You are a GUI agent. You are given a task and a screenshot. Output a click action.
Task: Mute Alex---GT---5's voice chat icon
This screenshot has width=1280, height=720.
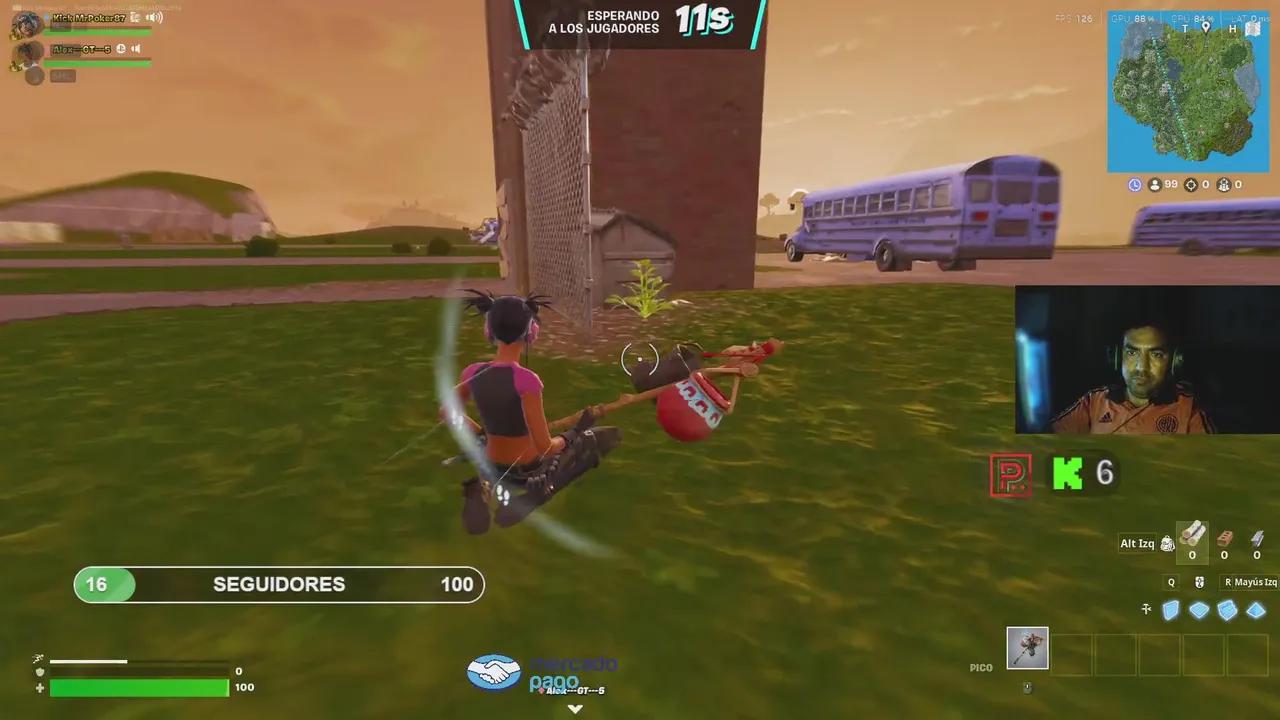point(135,48)
